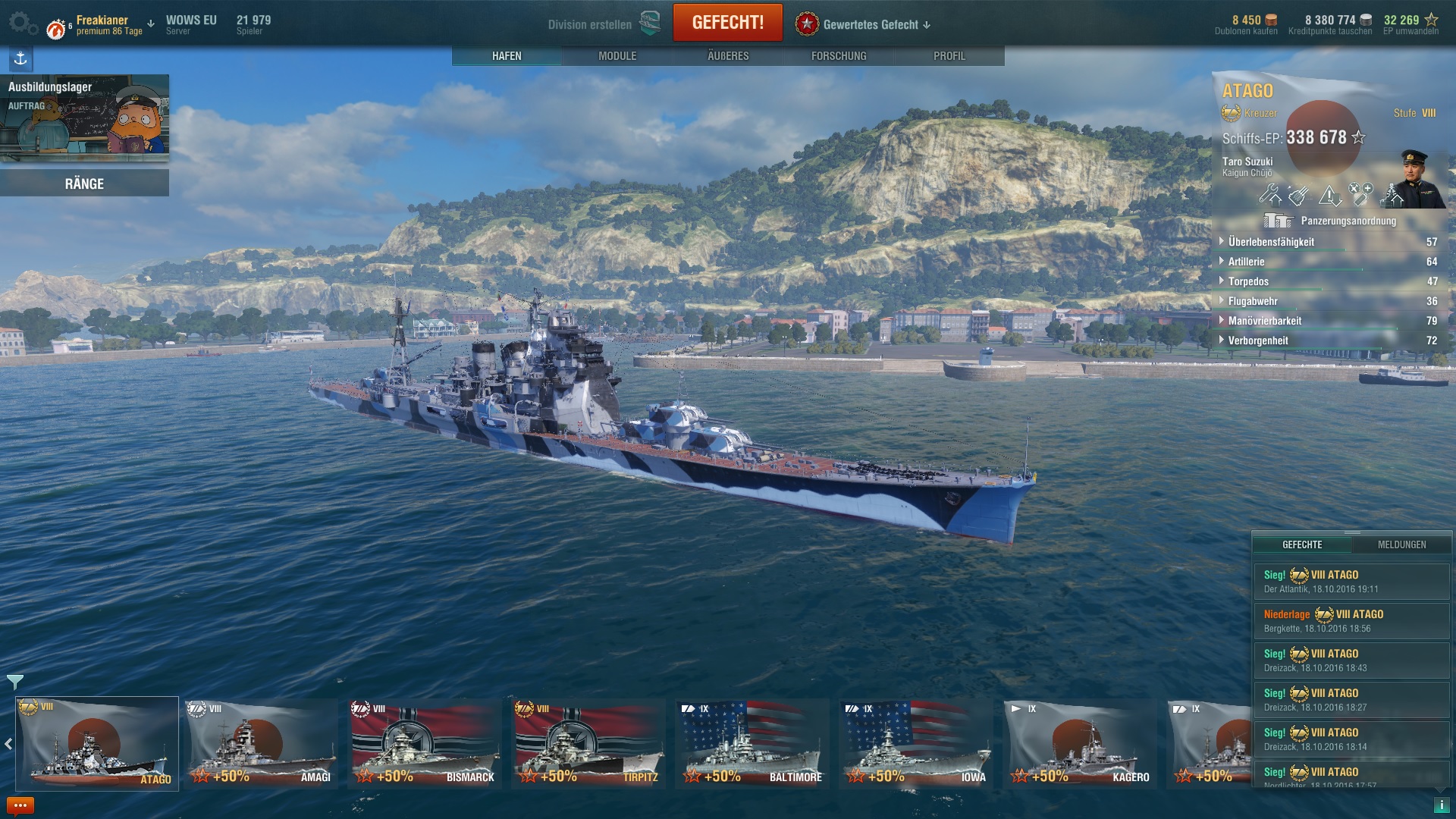Select the Kagero destroyer card

tap(1080, 744)
